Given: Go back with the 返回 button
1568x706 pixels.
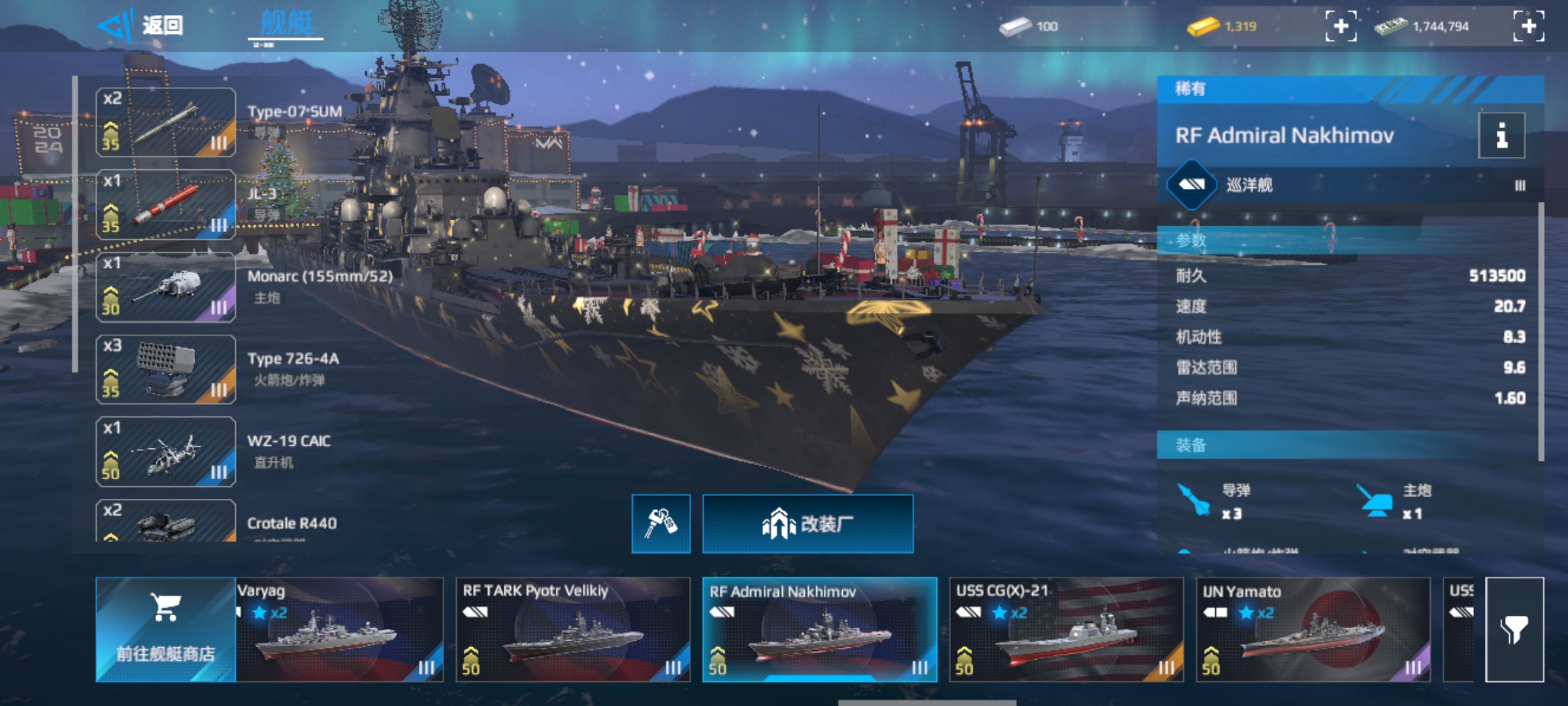Looking at the screenshot, I should click(x=140, y=26).
